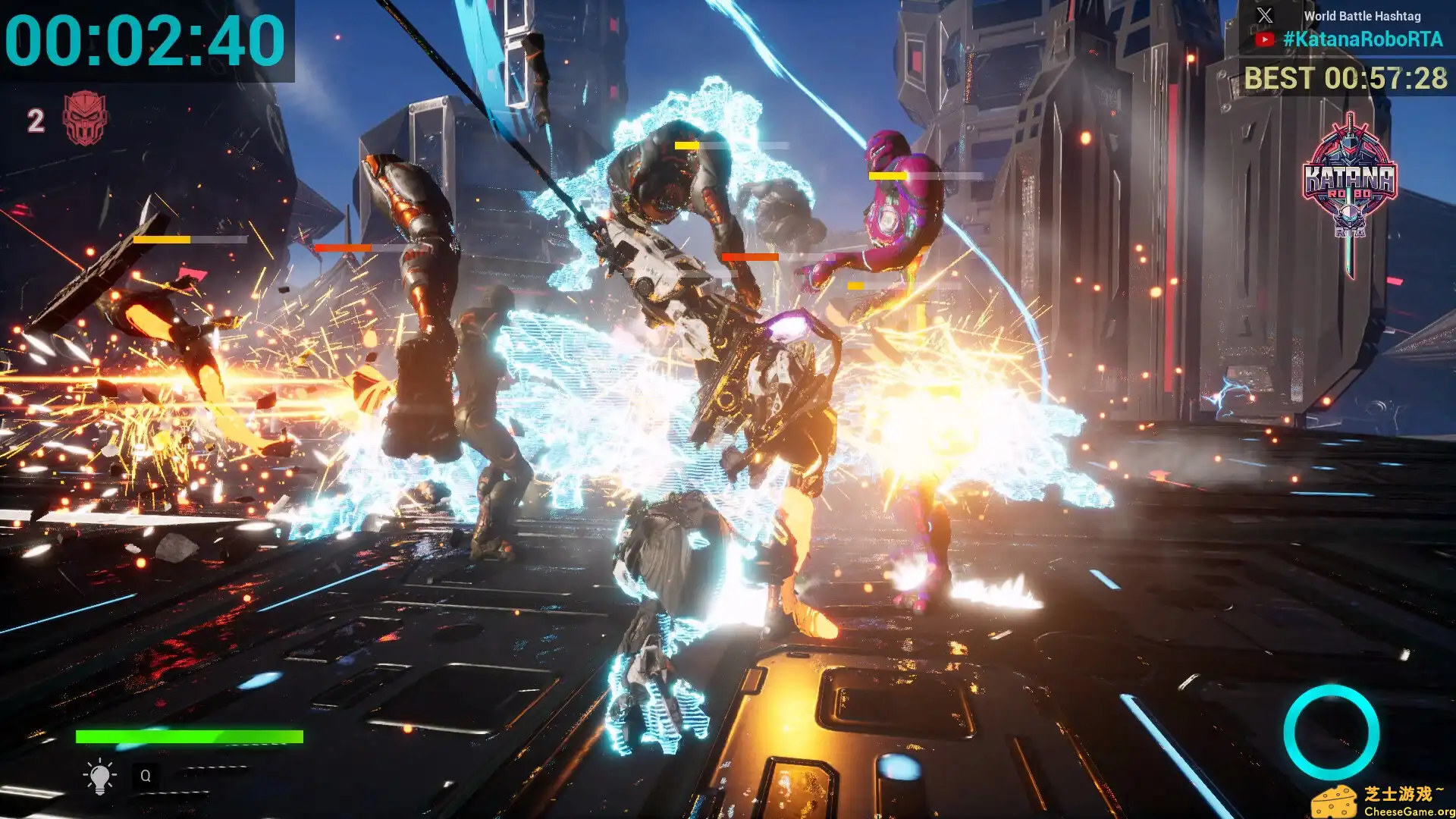Open the X social media icon
1456x819 pixels.
(1264, 15)
